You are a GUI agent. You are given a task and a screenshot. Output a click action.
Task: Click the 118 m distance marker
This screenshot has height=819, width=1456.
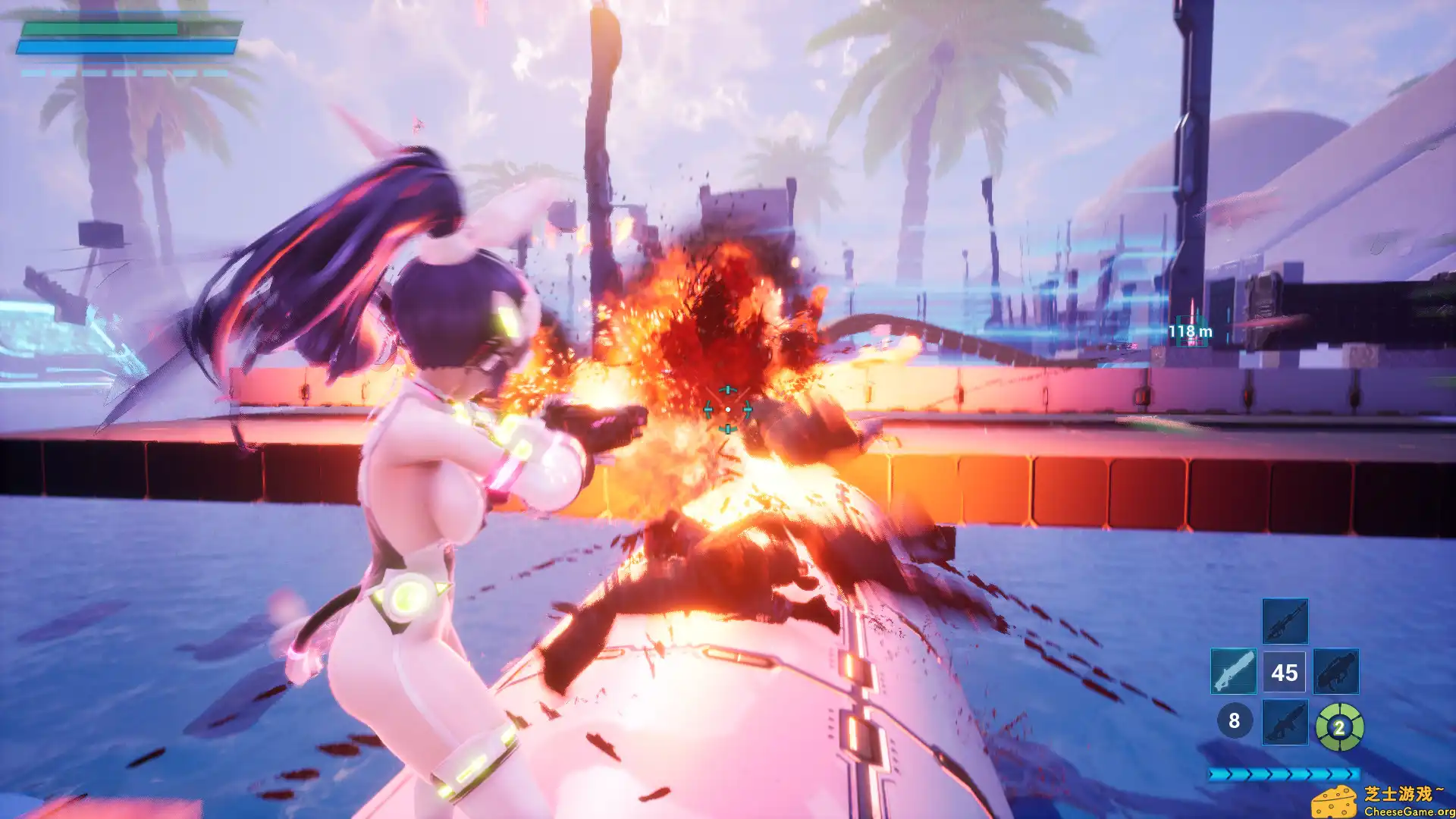[x=1191, y=331]
